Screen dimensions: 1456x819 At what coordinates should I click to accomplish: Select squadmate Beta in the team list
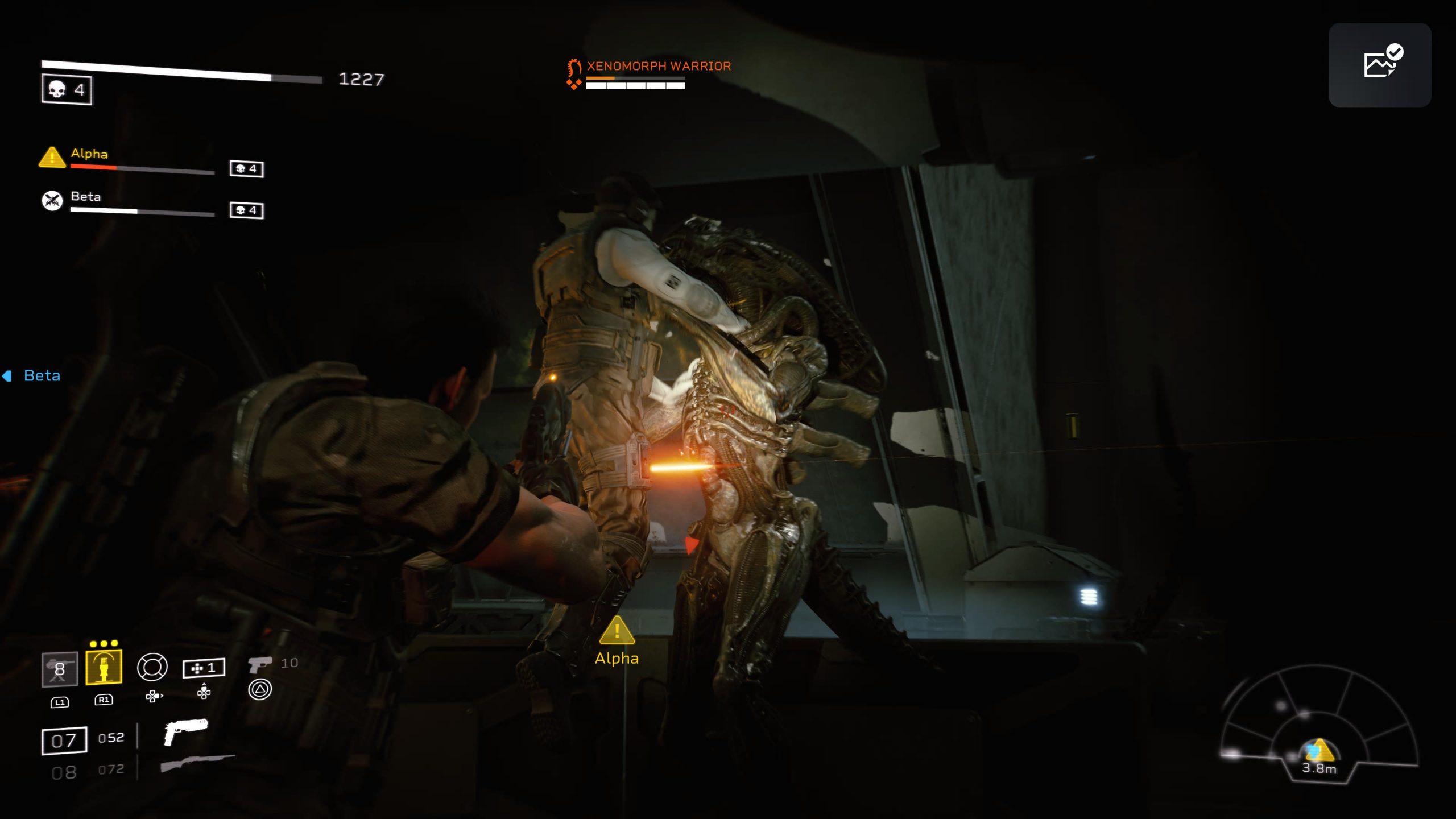pos(86,197)
